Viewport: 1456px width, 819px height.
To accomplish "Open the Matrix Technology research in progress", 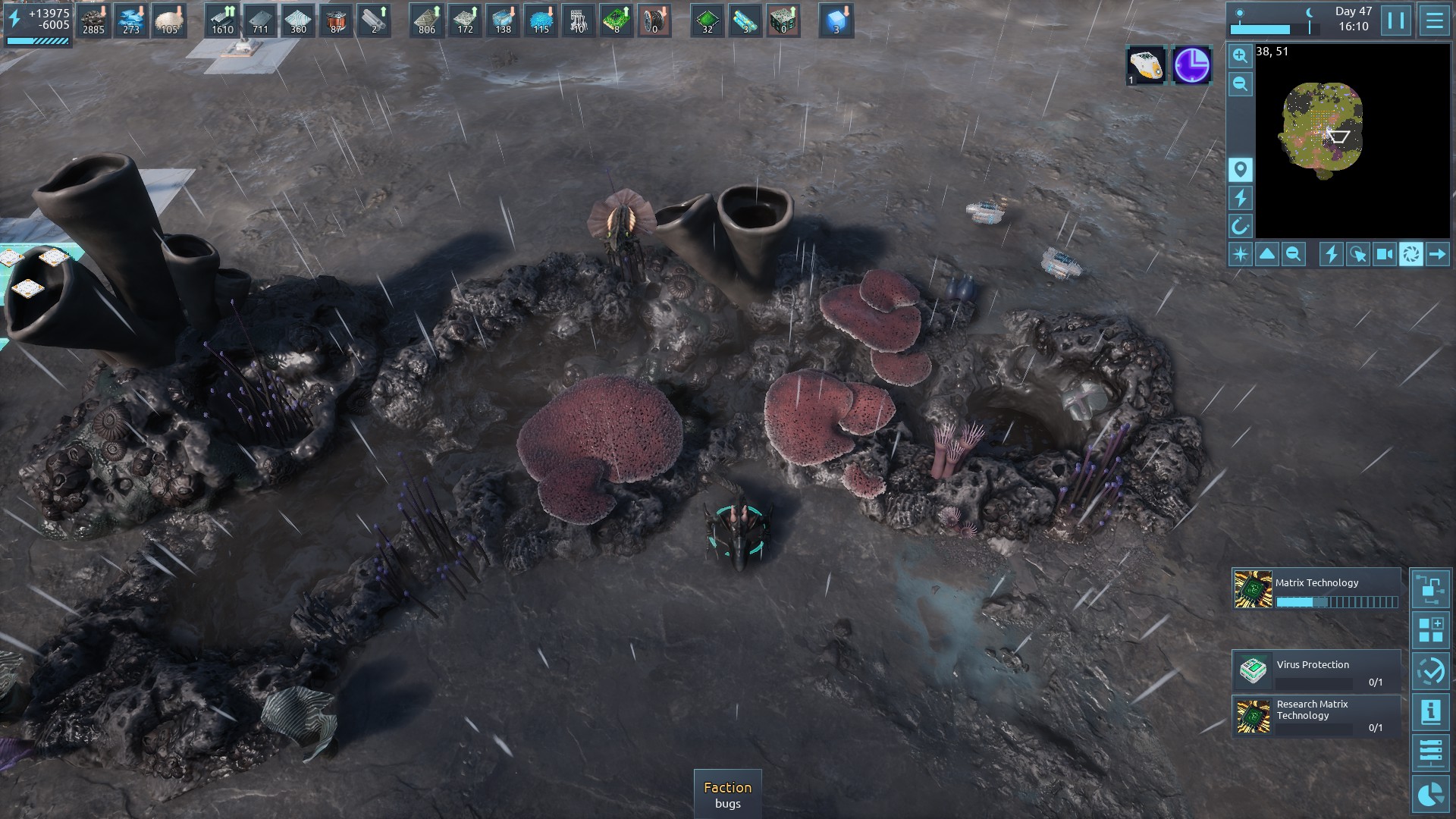I will [1316, 590].
